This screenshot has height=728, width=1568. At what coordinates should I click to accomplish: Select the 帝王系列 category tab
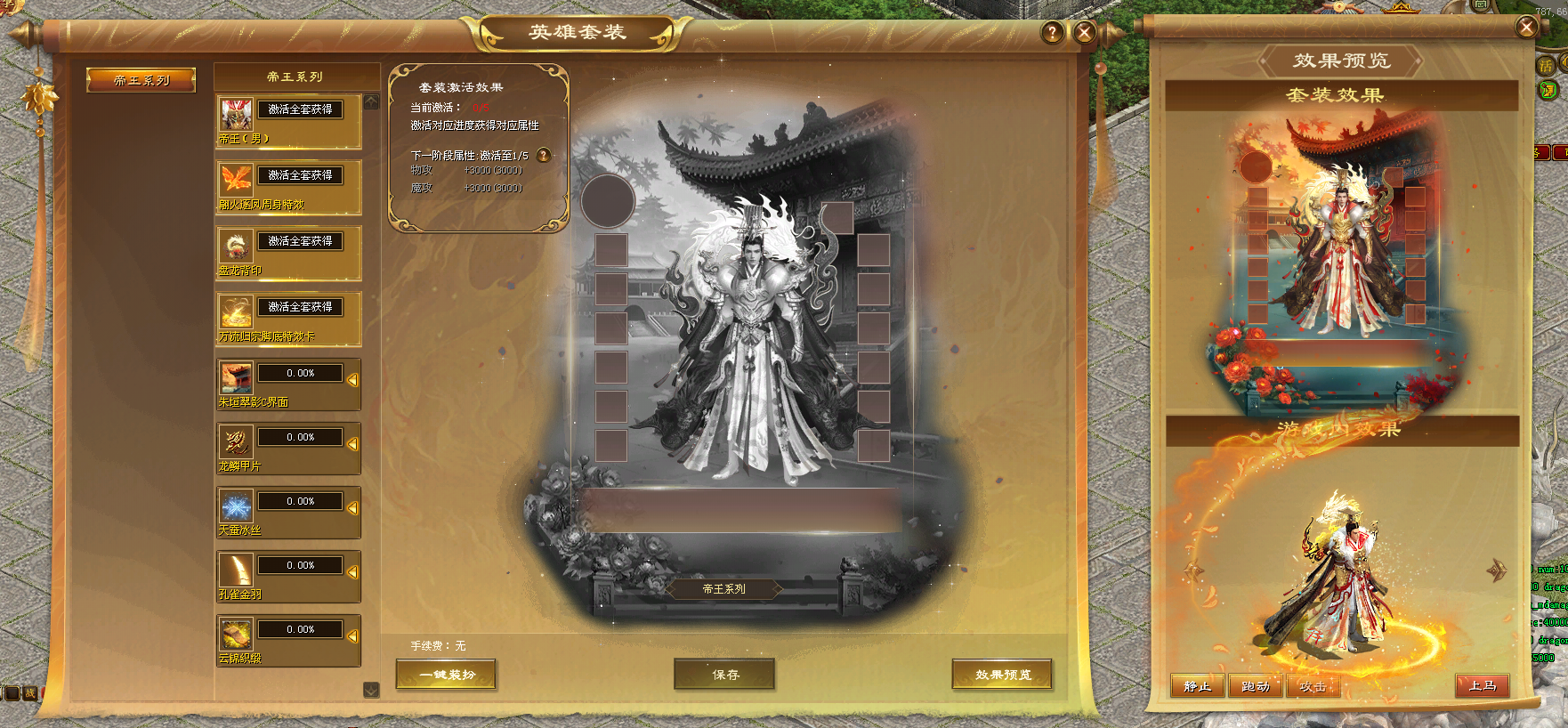click(141, 80)
